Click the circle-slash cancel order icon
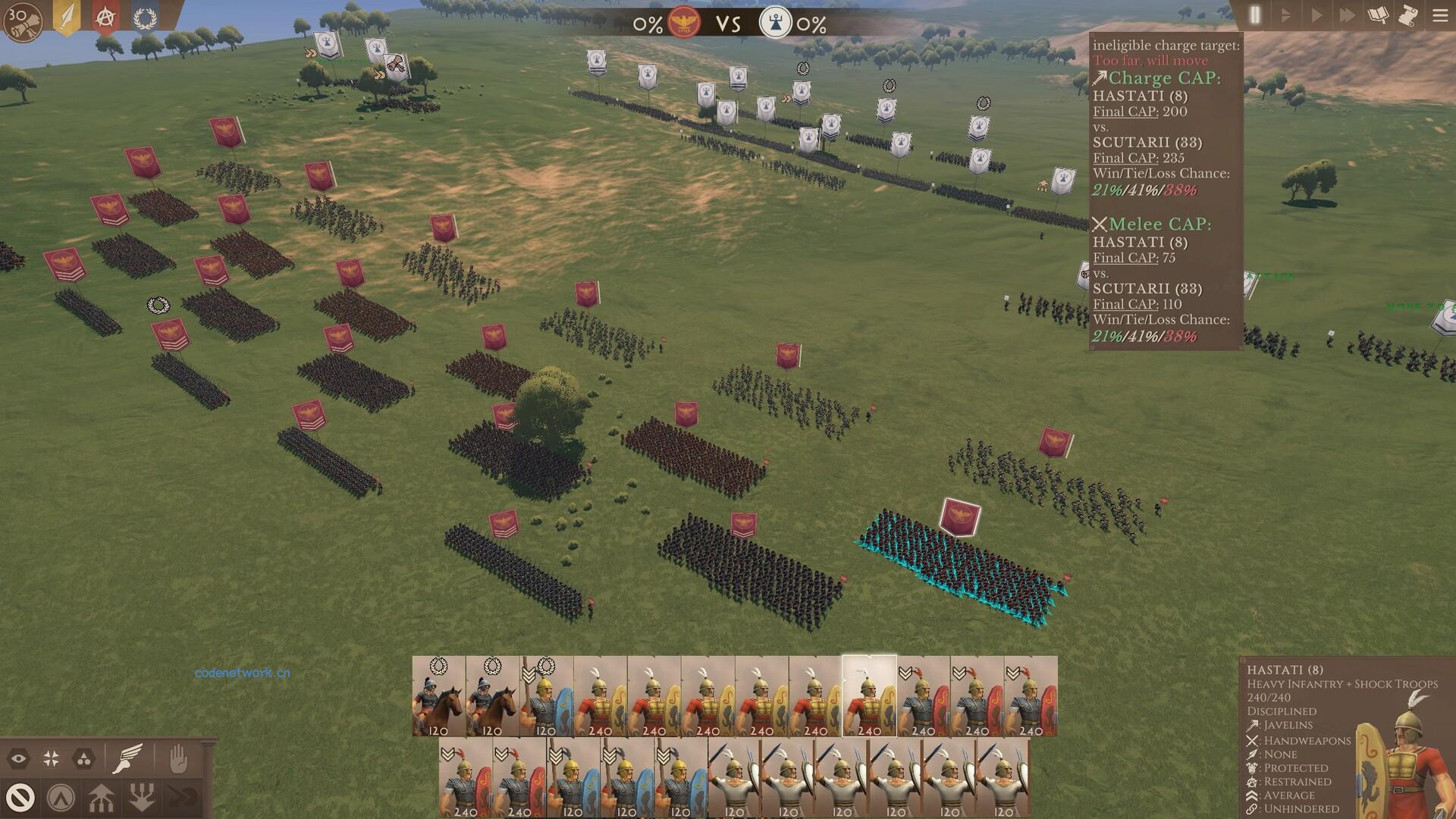Screen dimensions: 1456x819 pos(20,798)
